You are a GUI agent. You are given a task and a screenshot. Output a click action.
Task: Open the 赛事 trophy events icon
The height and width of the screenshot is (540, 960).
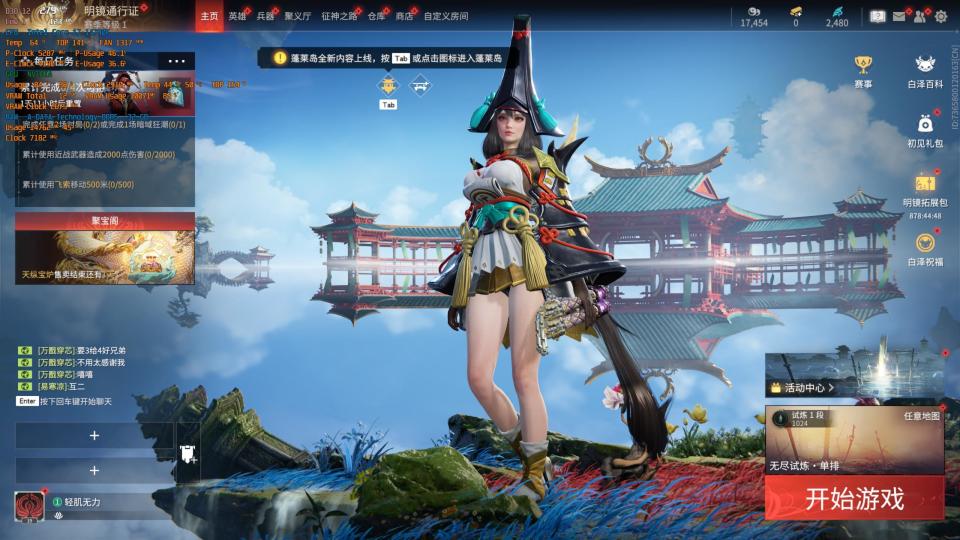click(862, 71)
